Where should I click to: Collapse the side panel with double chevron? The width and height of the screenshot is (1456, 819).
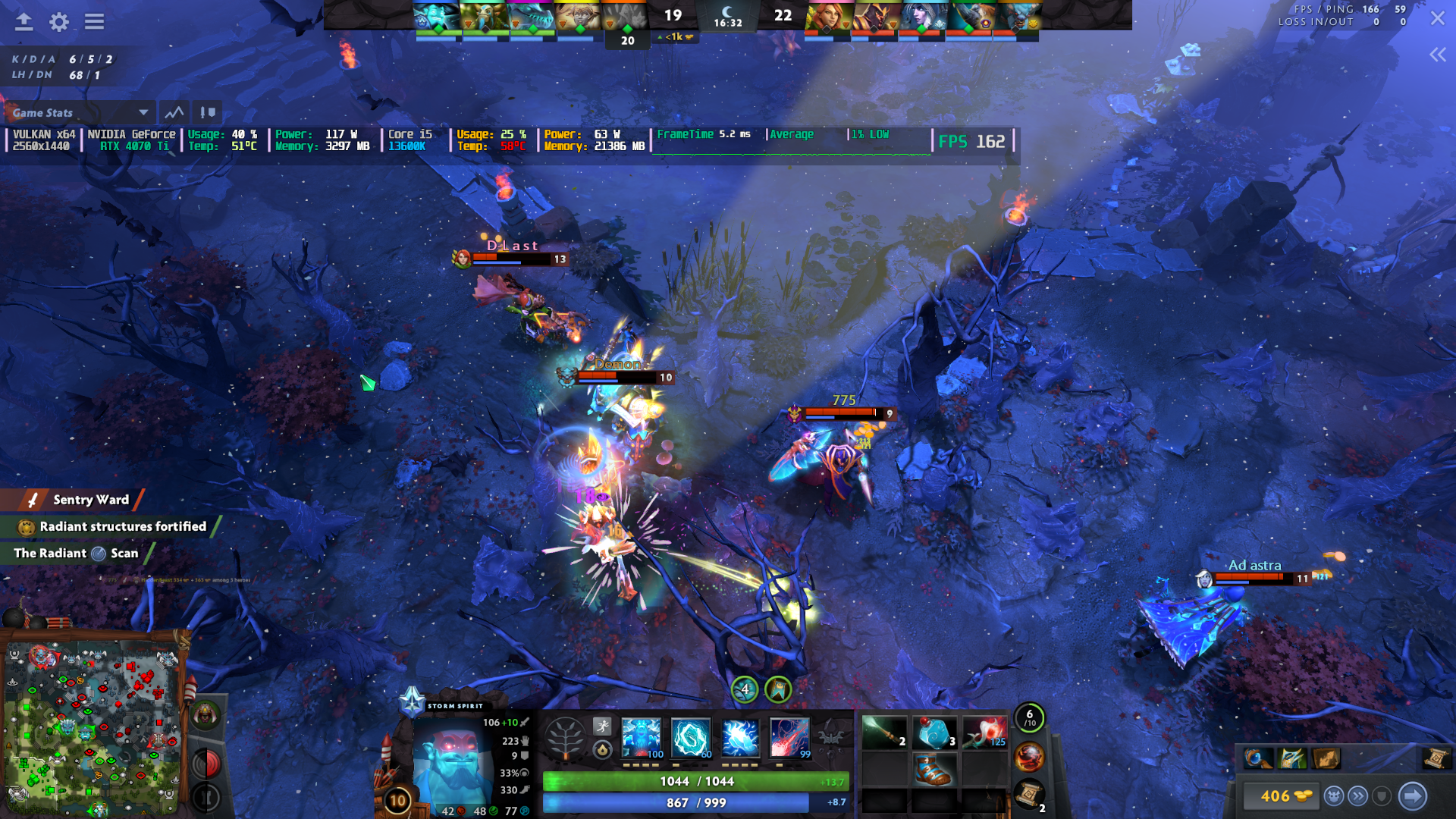coord(1437,55)
